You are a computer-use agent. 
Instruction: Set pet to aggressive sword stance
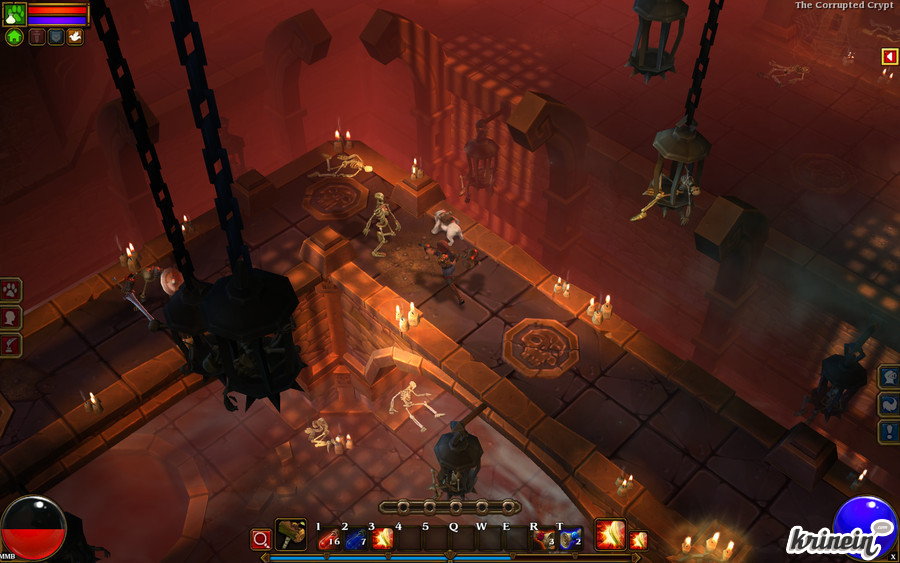click(x=37, y=37)
